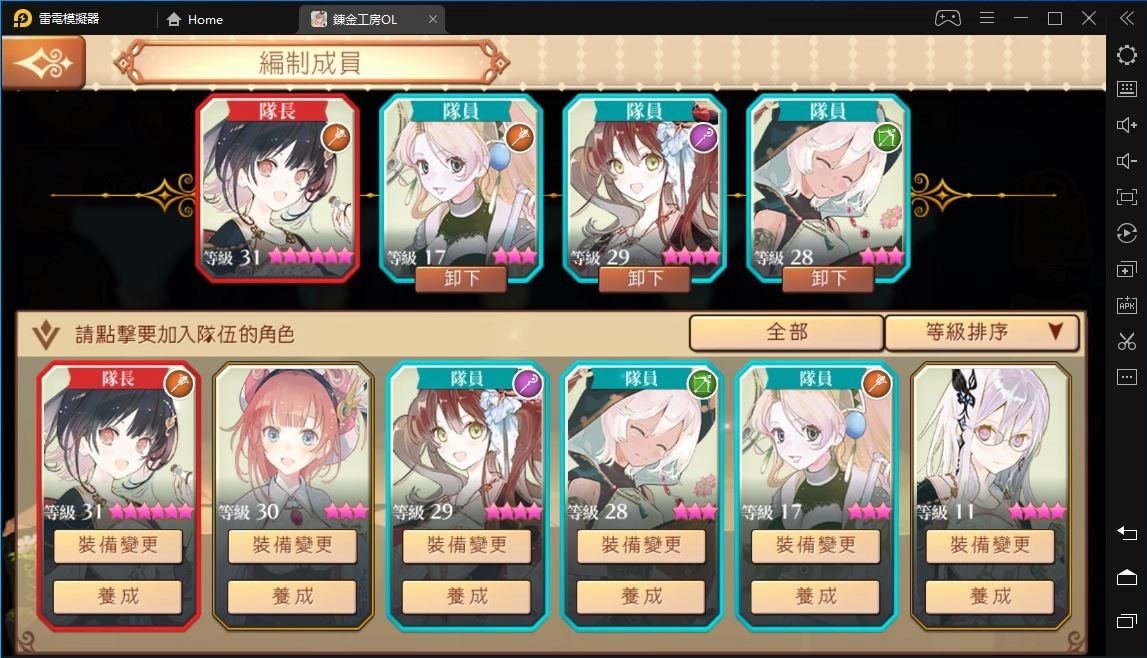Change equipment for the level 11 character

pyautogui.click(x=990, y=546)
